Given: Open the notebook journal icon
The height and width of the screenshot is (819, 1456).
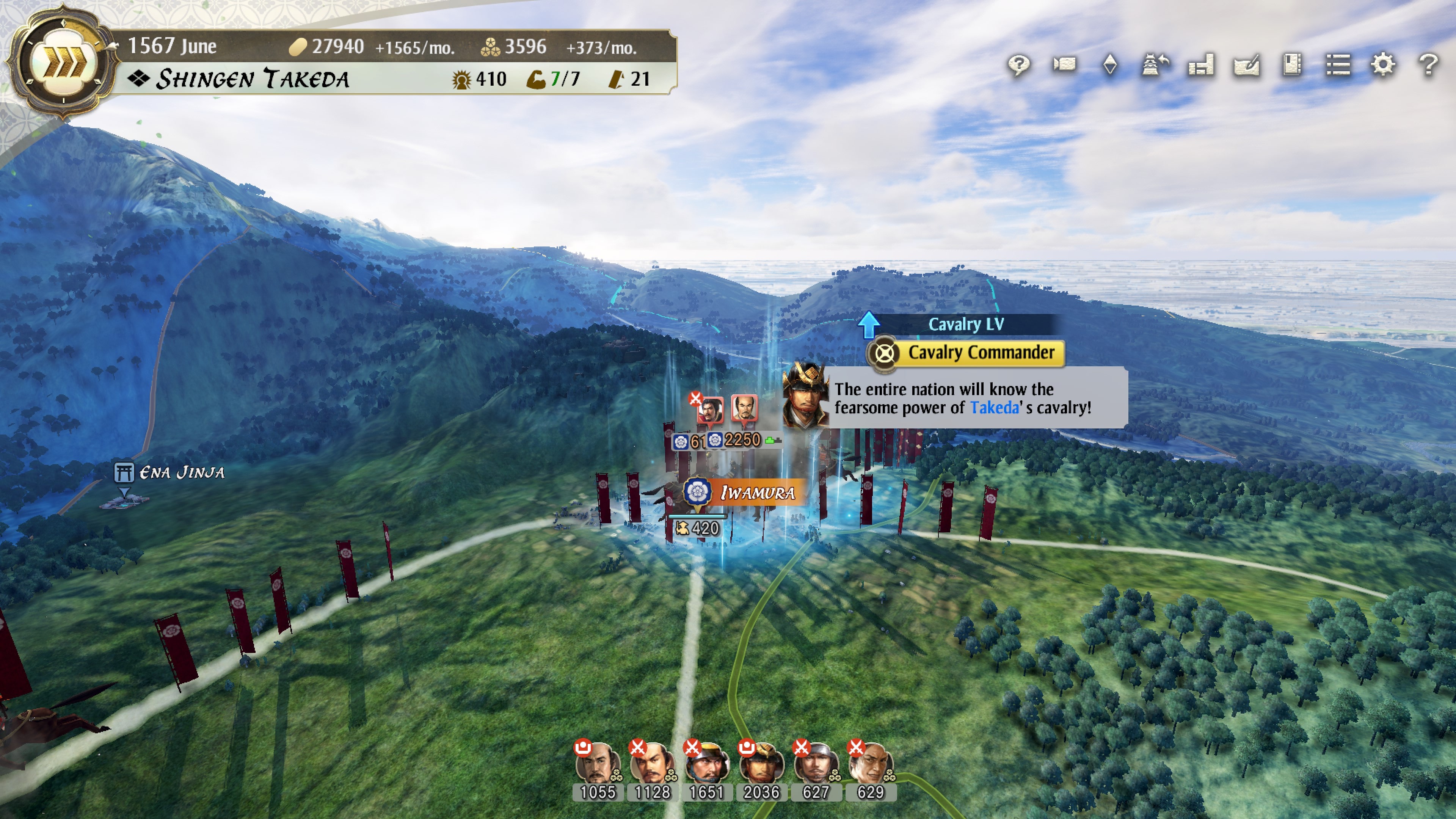Looking at the screenshot, I should tap(1292, 64).
